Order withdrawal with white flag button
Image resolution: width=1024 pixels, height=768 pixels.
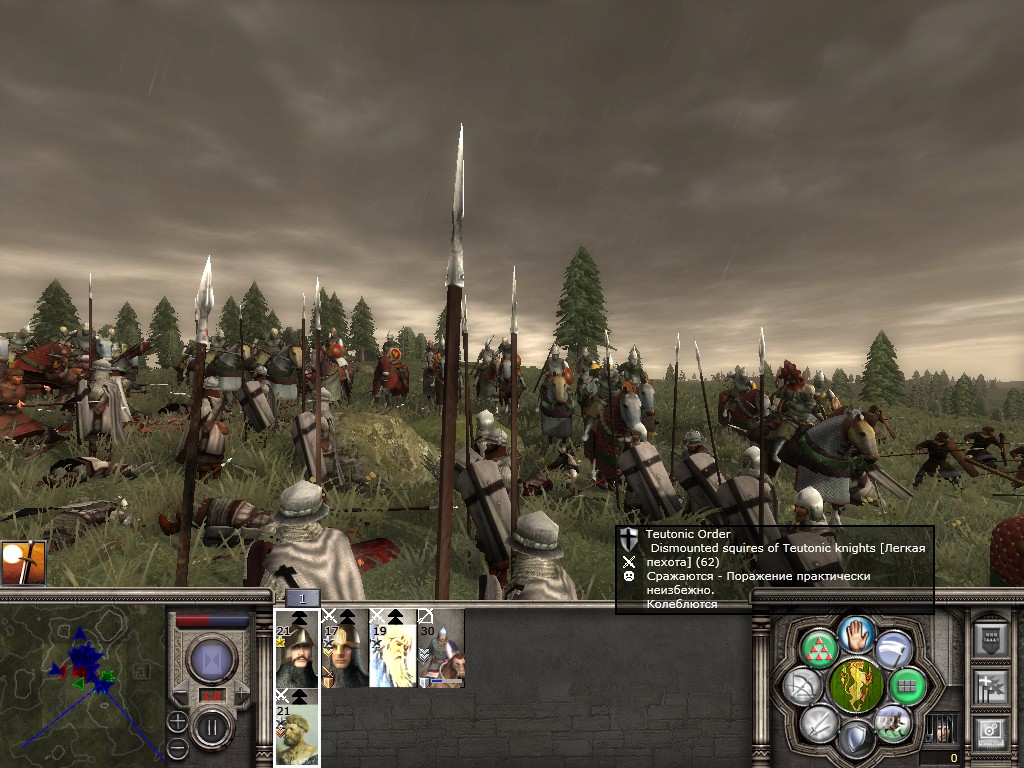(892, 649)
